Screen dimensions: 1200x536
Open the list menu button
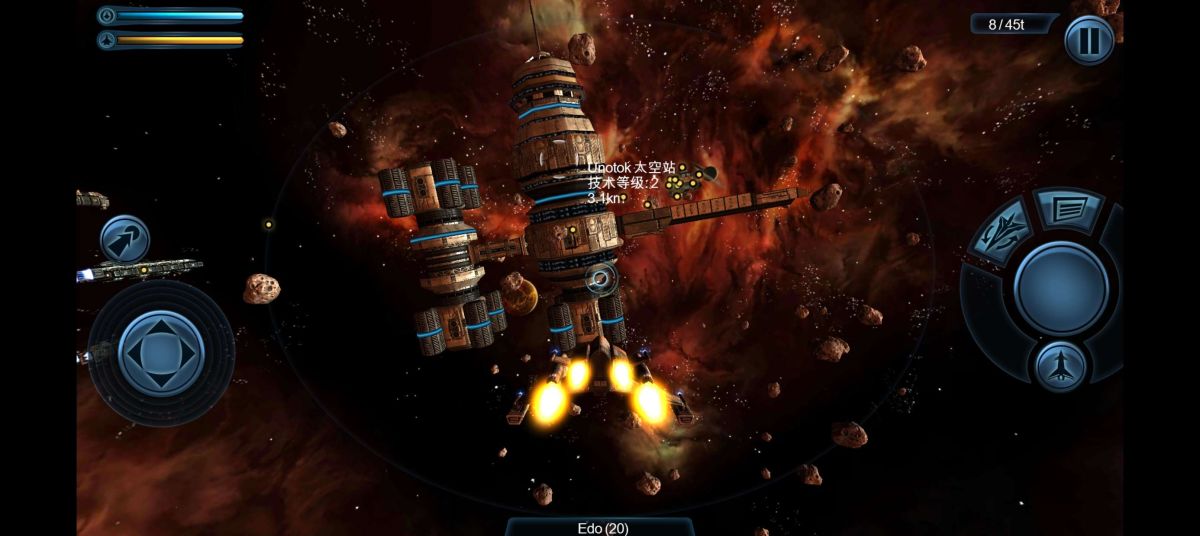1066,207
